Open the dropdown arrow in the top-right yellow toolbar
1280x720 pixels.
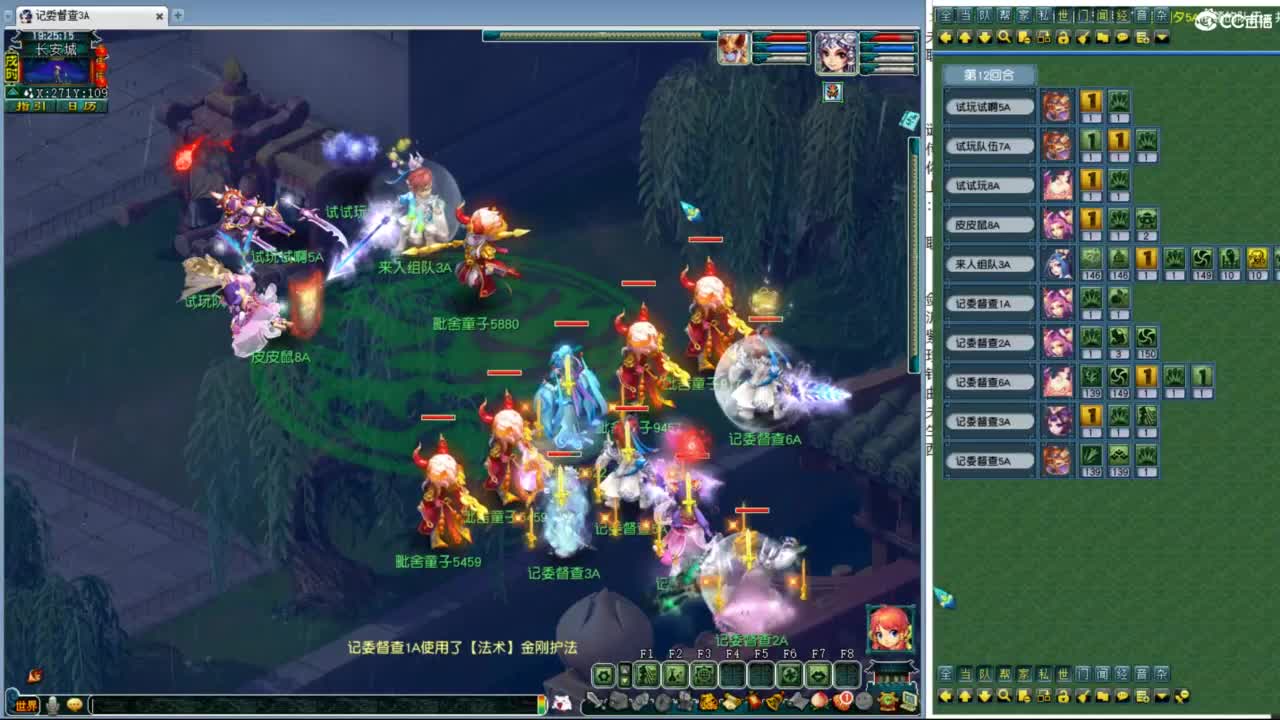1160,38
